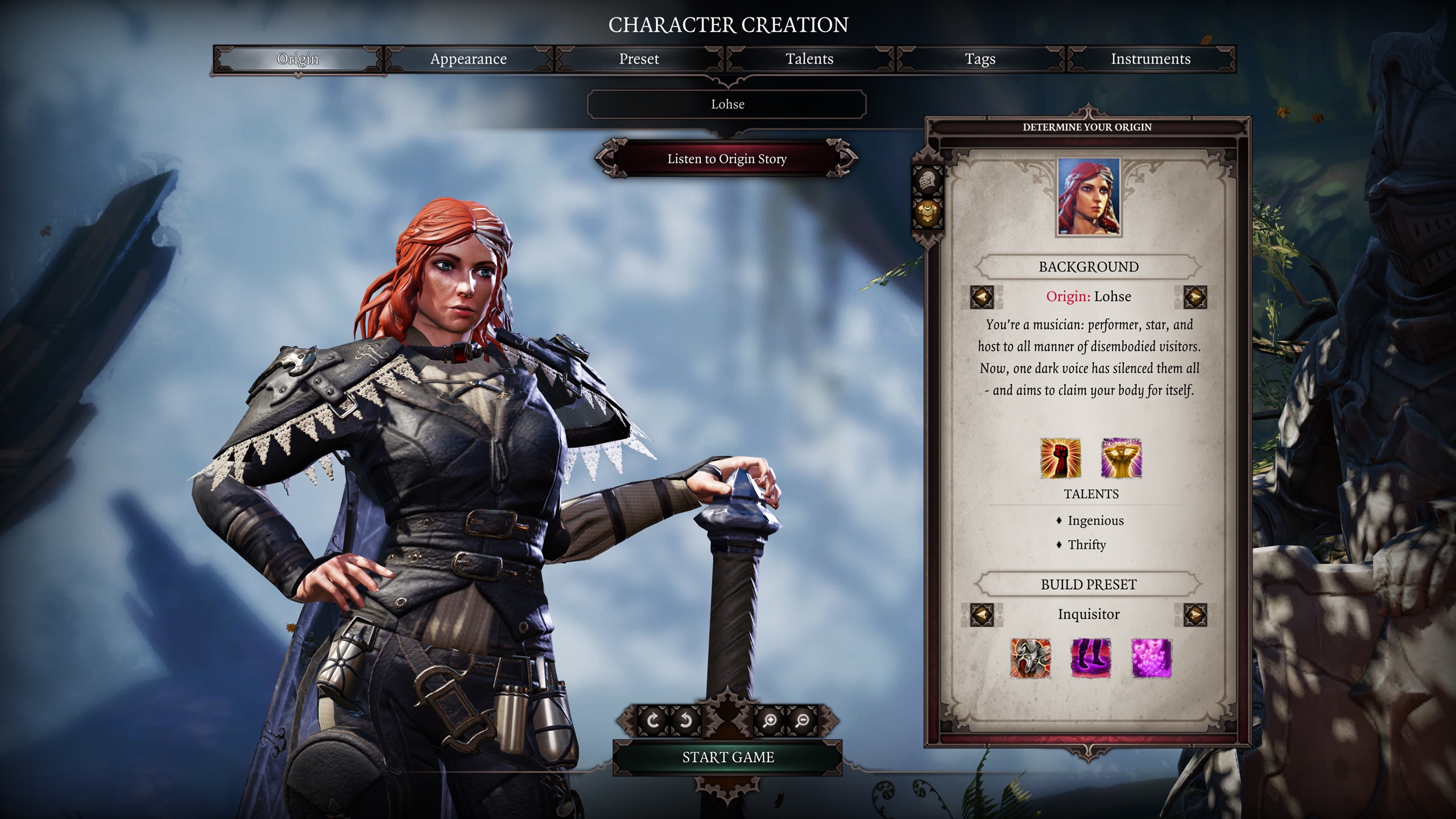Choose the previous origin with left arrow

(x=982, y=297)
